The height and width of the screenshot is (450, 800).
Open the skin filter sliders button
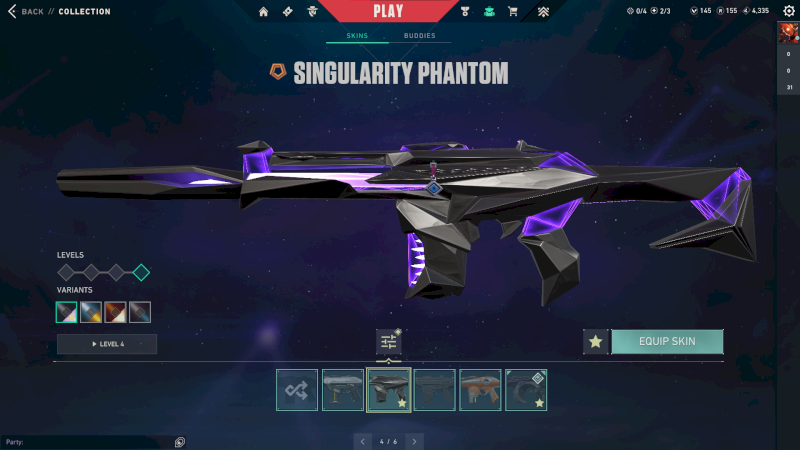point(388,342)
